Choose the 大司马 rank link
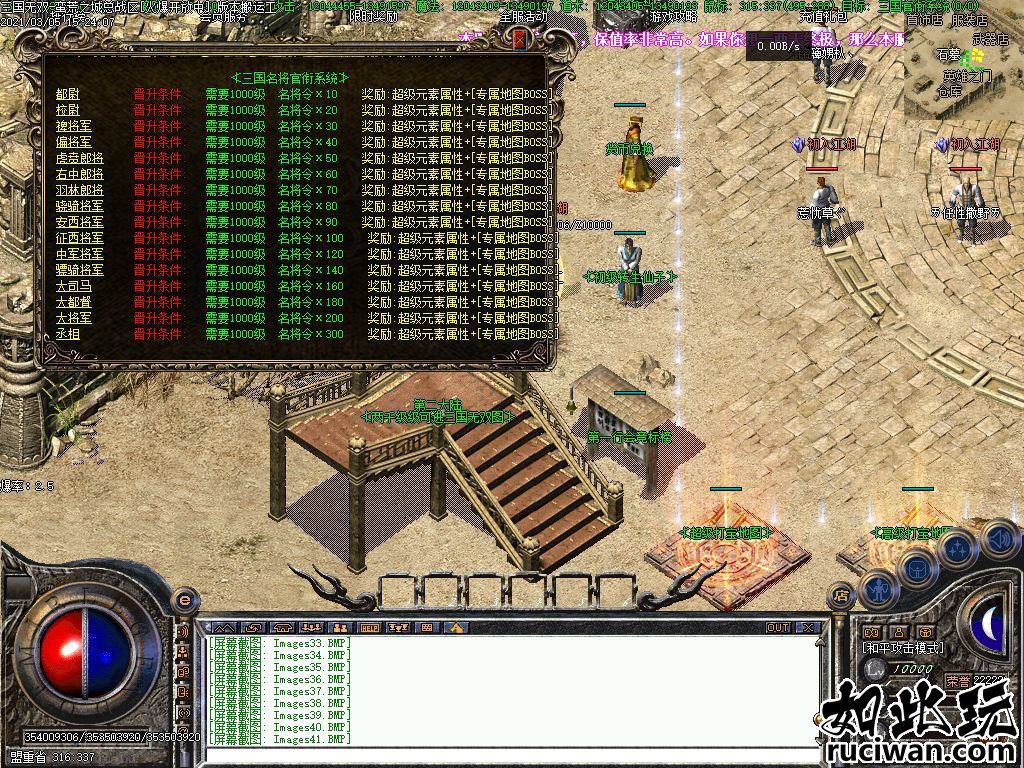Image resolution: width=1024 pixels, height=768 pixels. click(x=74, y=286)
